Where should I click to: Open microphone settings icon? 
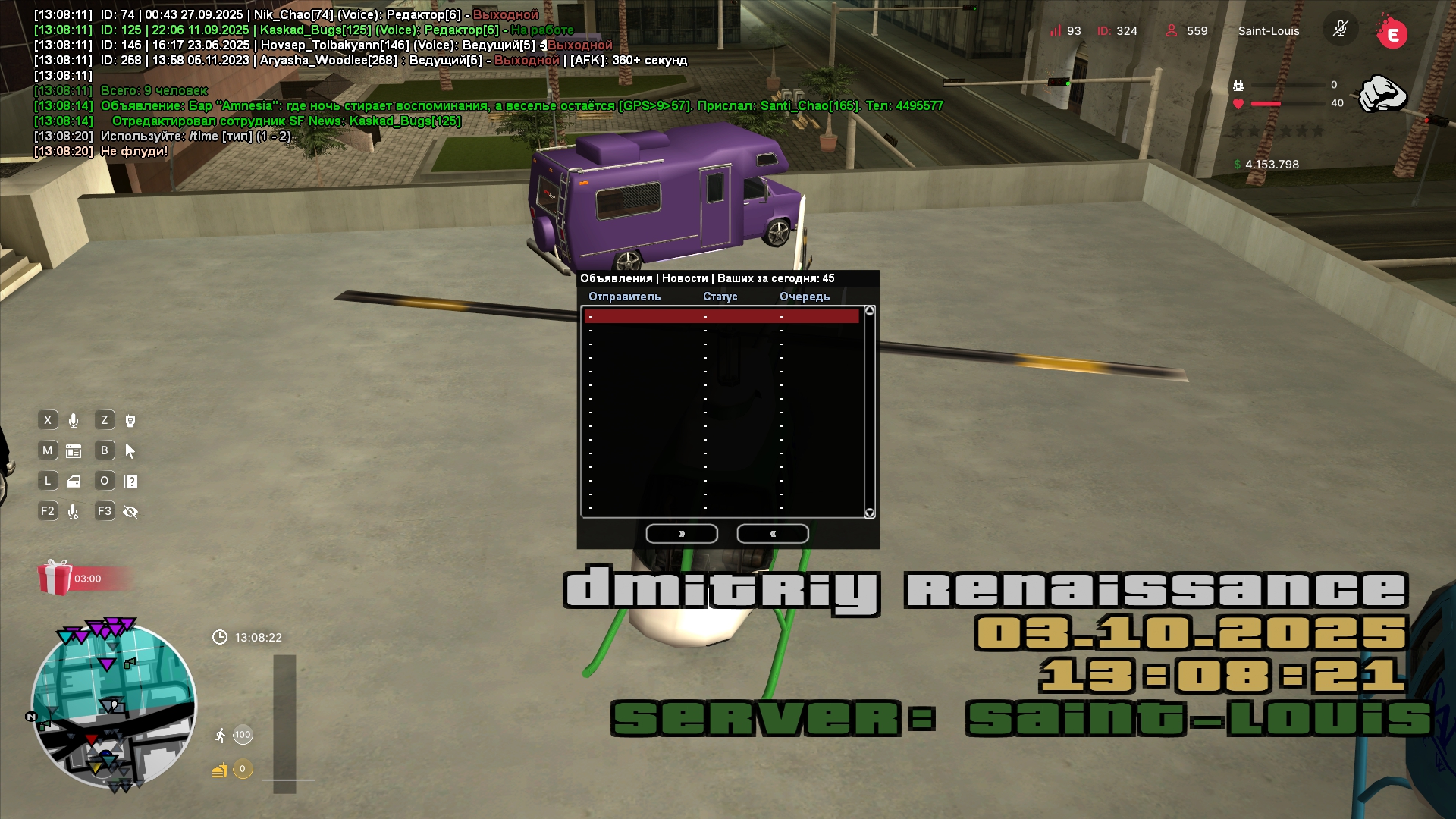(x=74, y=512)
